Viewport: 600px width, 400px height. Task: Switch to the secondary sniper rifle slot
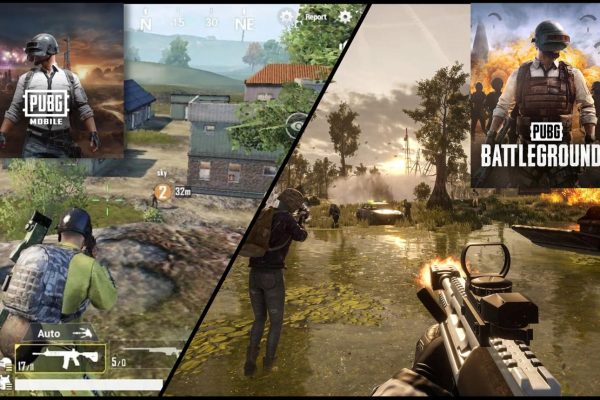[150, 353]
